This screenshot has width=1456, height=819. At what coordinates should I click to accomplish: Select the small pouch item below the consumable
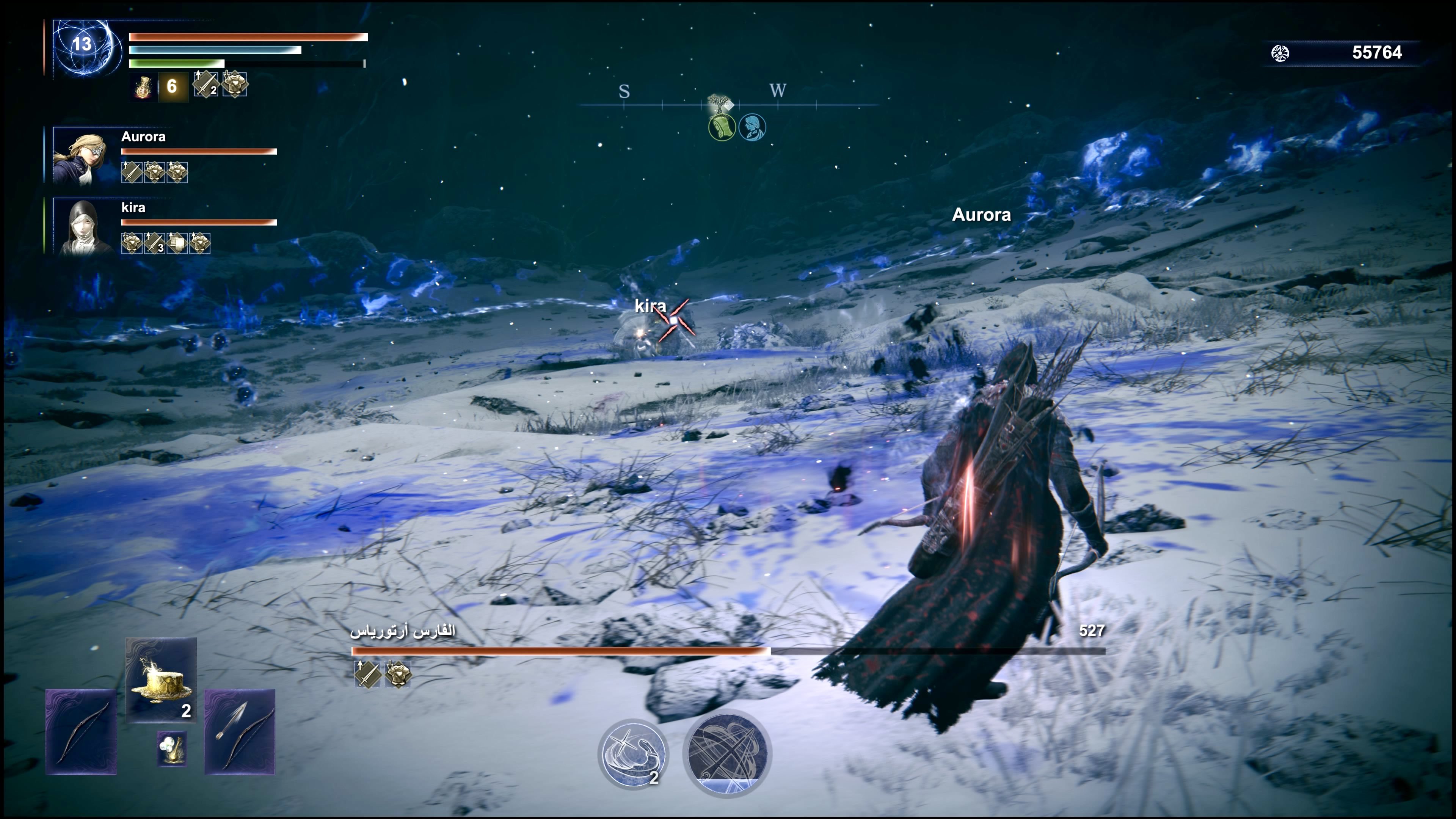point(172,750)
